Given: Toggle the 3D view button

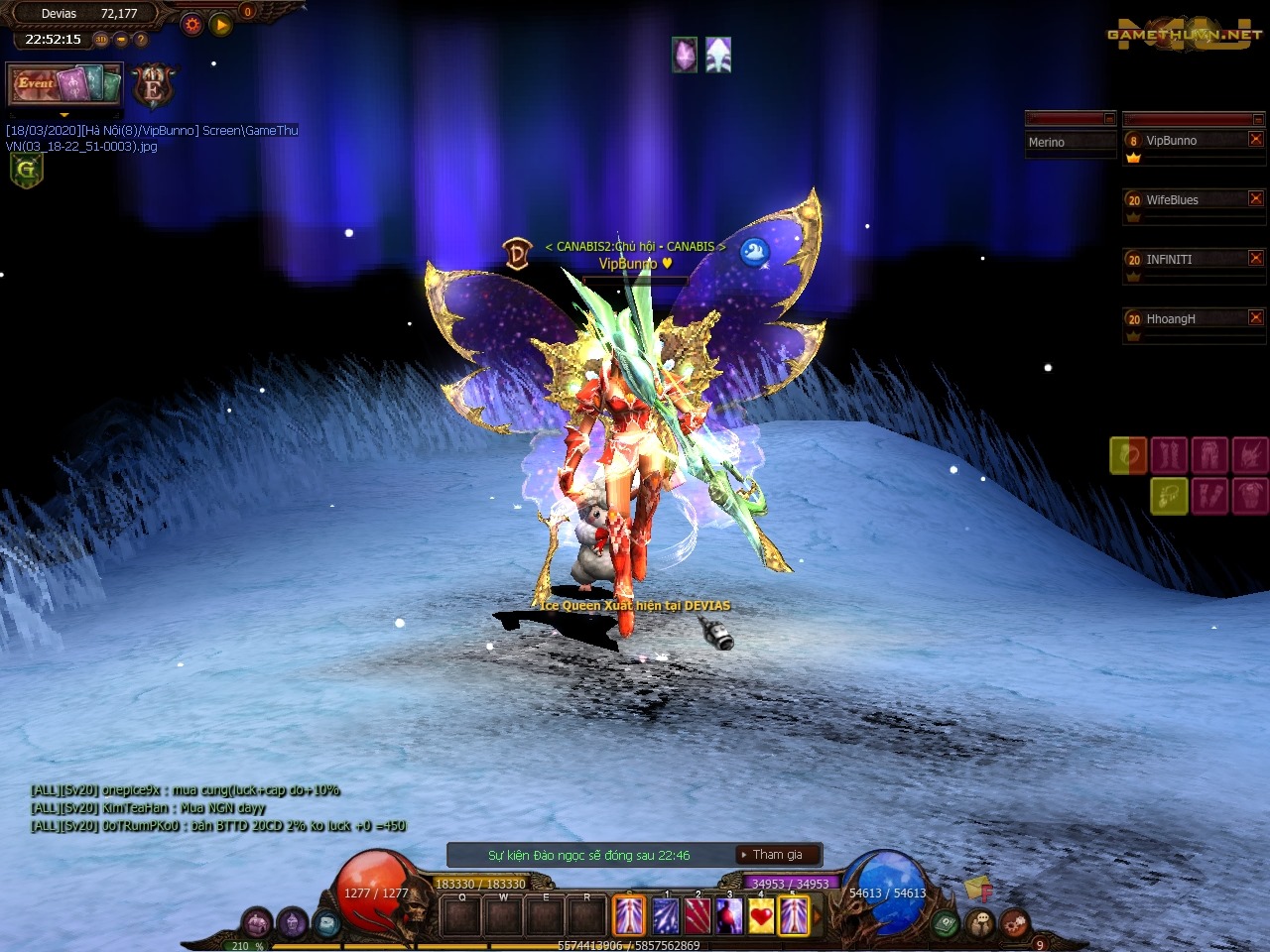Looking at the screenshot, I should coord(101,40).
